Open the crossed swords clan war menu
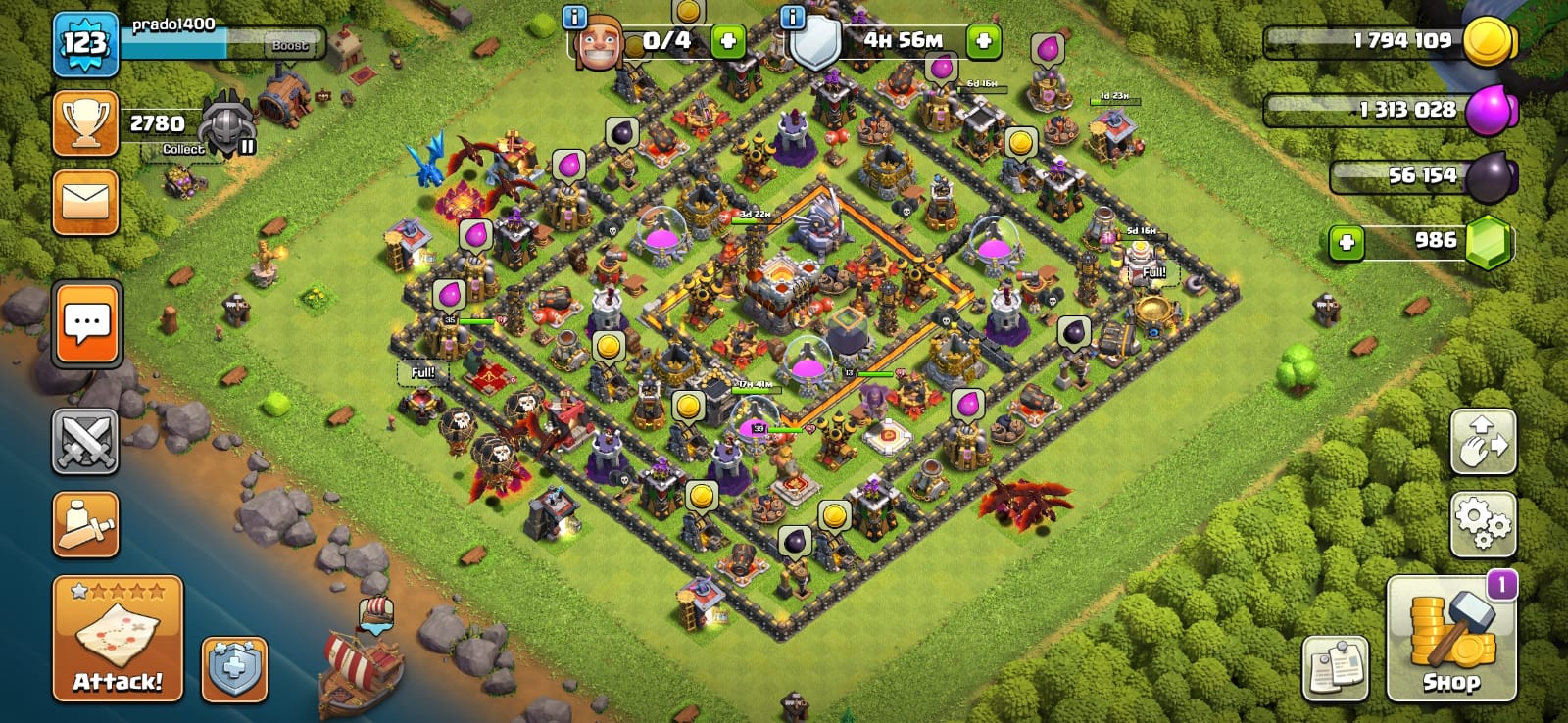The width and height of the screenshot is (1568, 723). 85,442
